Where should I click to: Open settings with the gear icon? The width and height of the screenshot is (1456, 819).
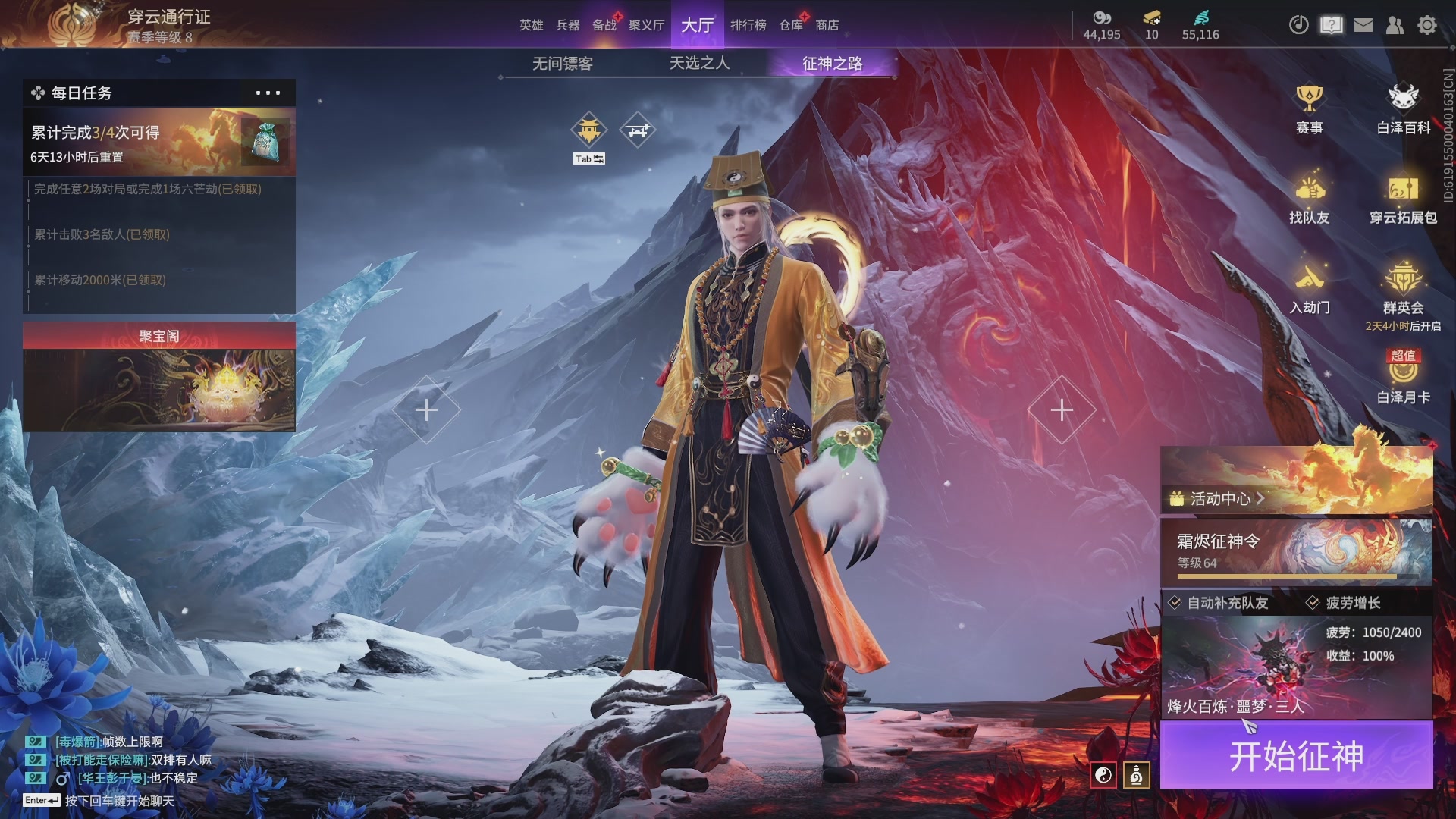coord(1427,25)
